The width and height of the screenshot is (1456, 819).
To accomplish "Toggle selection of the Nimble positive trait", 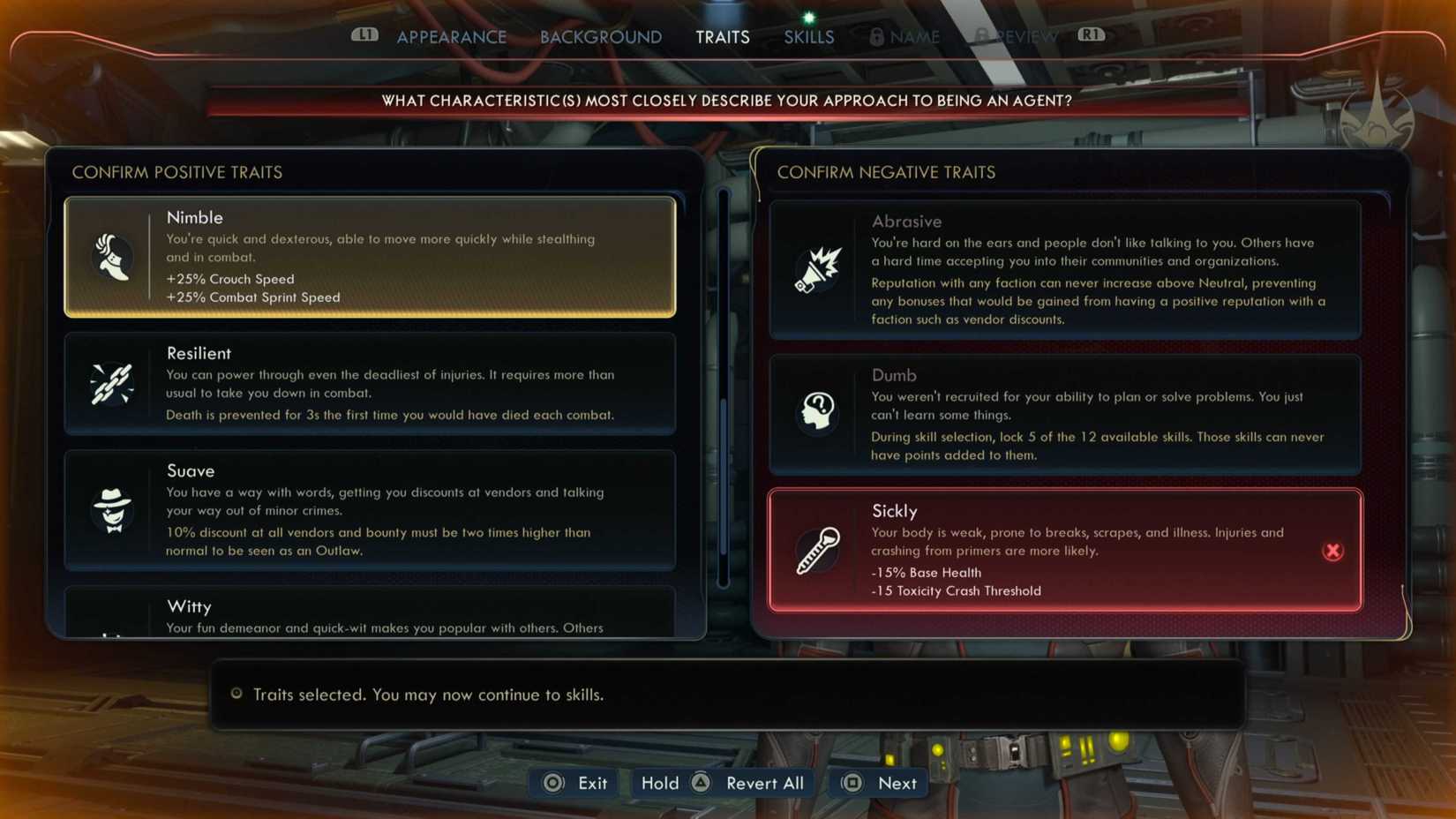I will click(369, 257).
